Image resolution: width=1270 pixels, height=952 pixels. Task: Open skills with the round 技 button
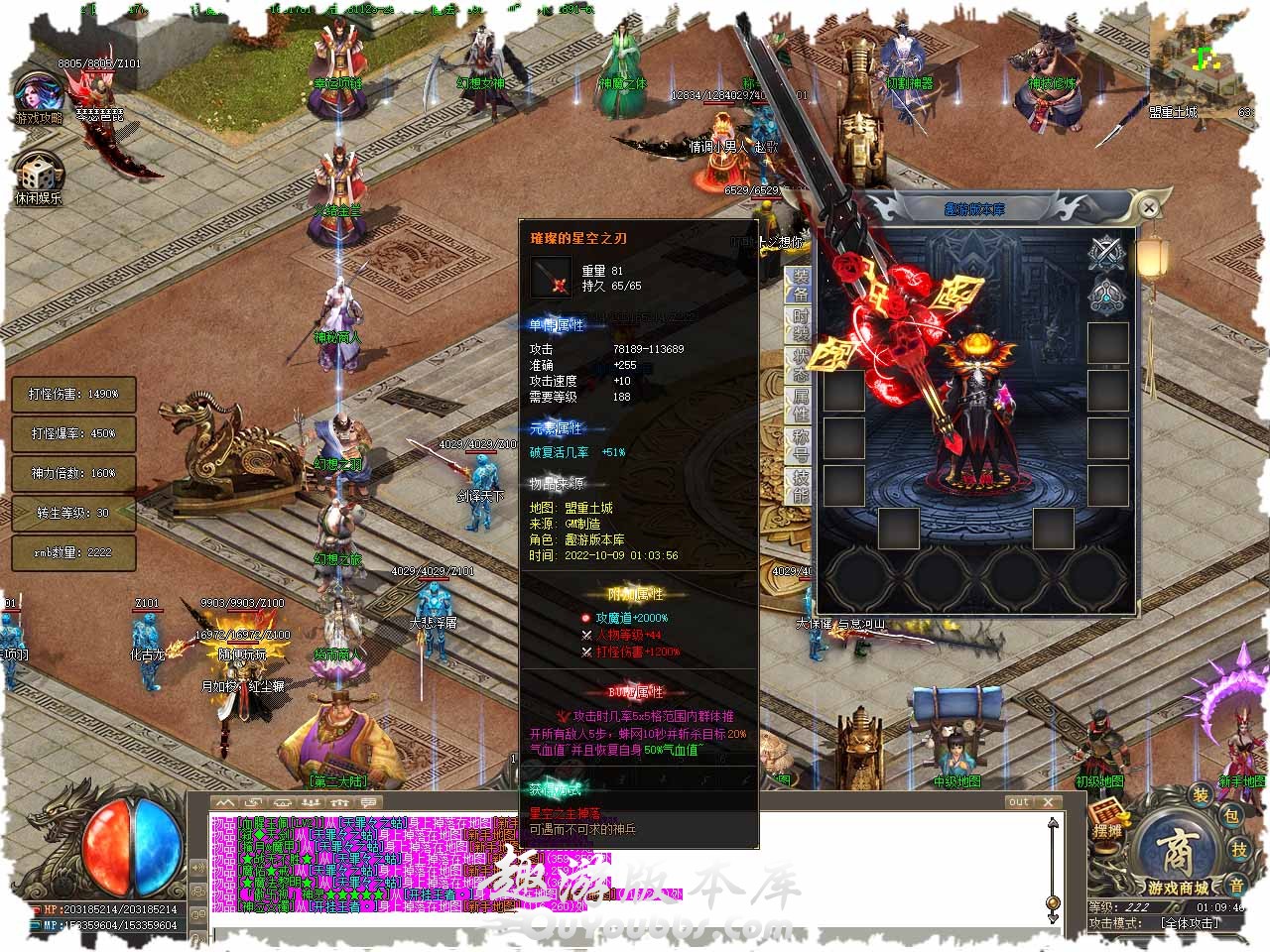pos(1239,850)
